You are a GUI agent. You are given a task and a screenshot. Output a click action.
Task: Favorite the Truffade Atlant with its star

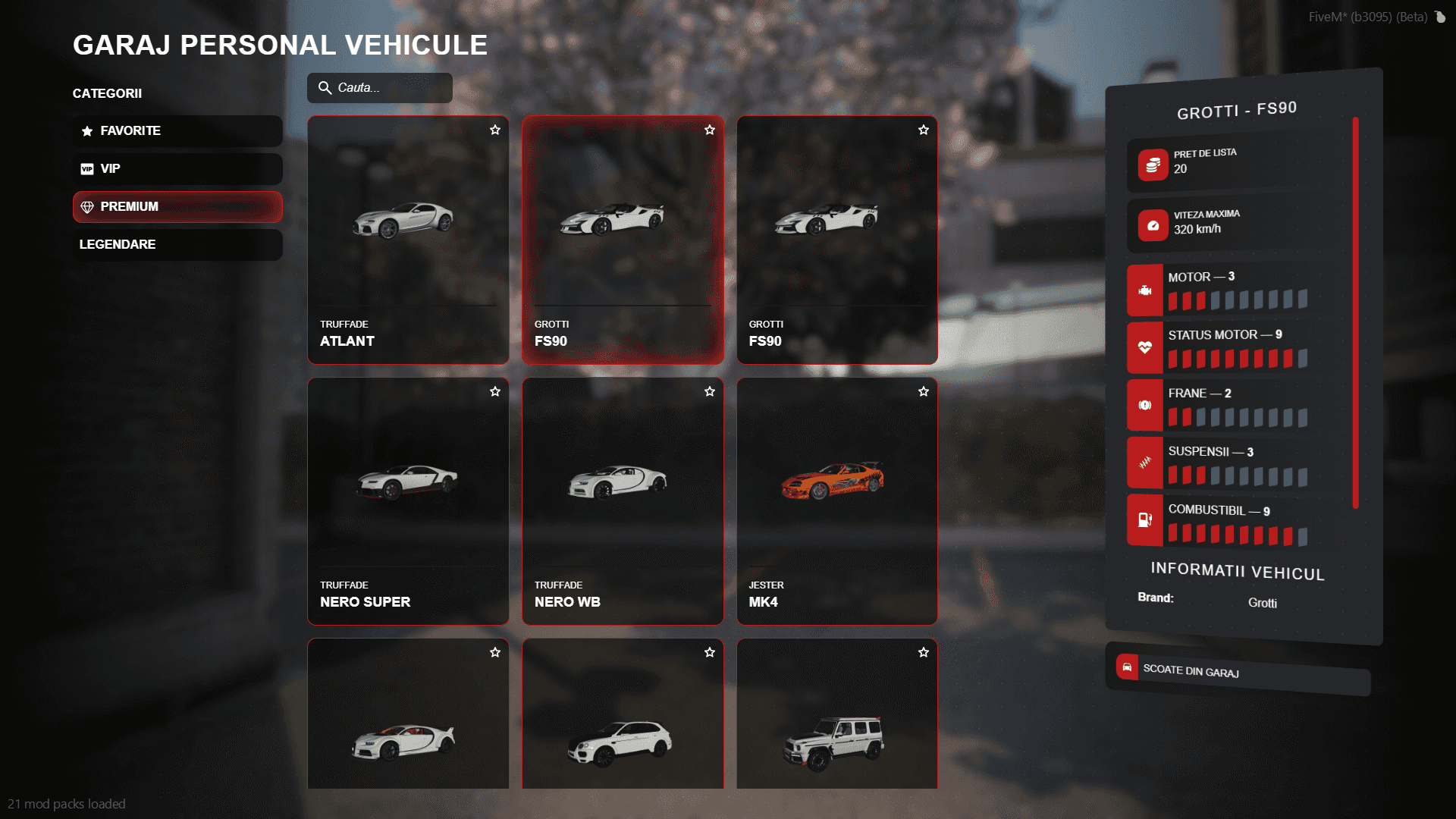point(495,130)
